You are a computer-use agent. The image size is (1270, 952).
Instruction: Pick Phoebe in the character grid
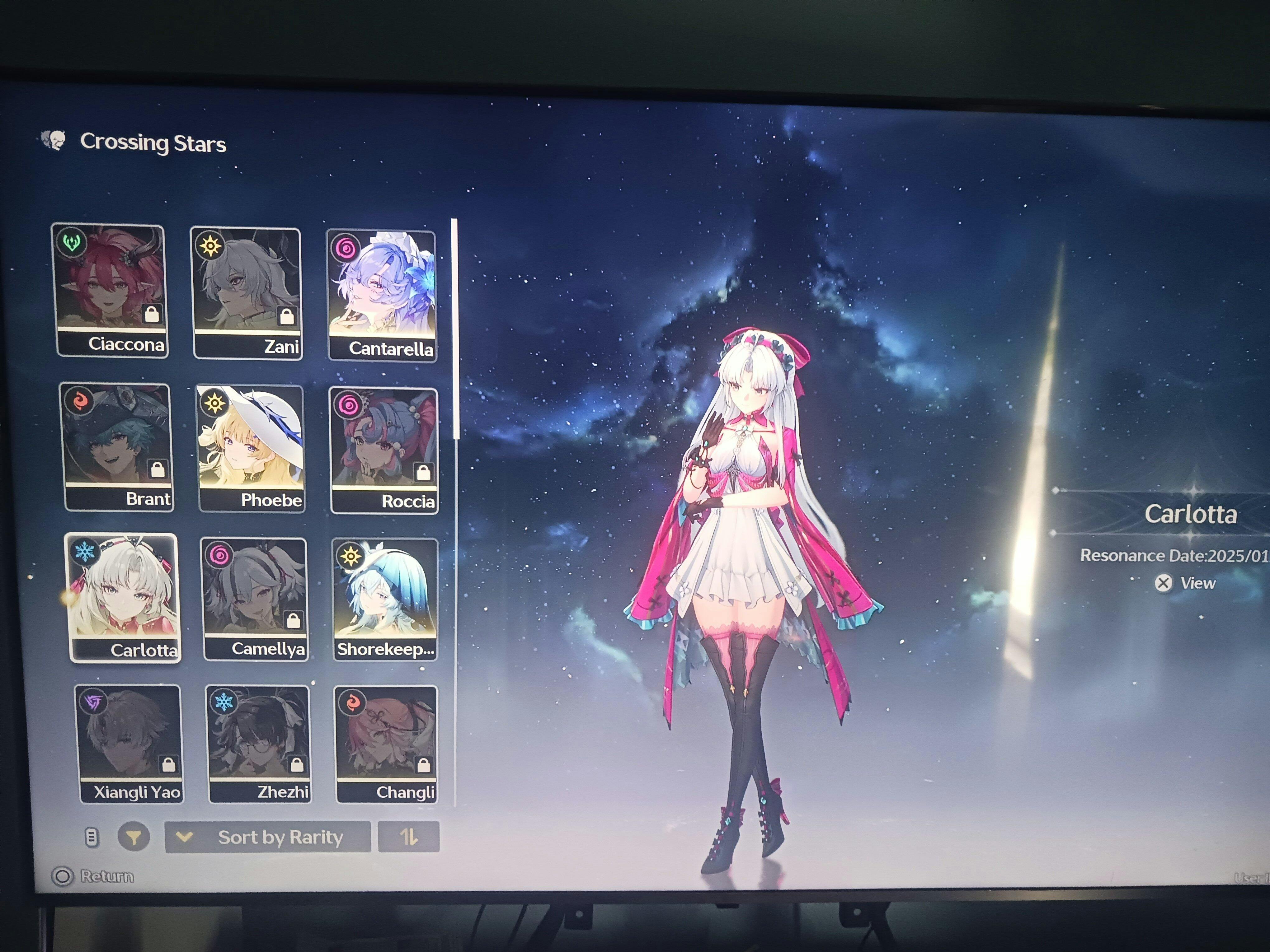click(252, 448)
